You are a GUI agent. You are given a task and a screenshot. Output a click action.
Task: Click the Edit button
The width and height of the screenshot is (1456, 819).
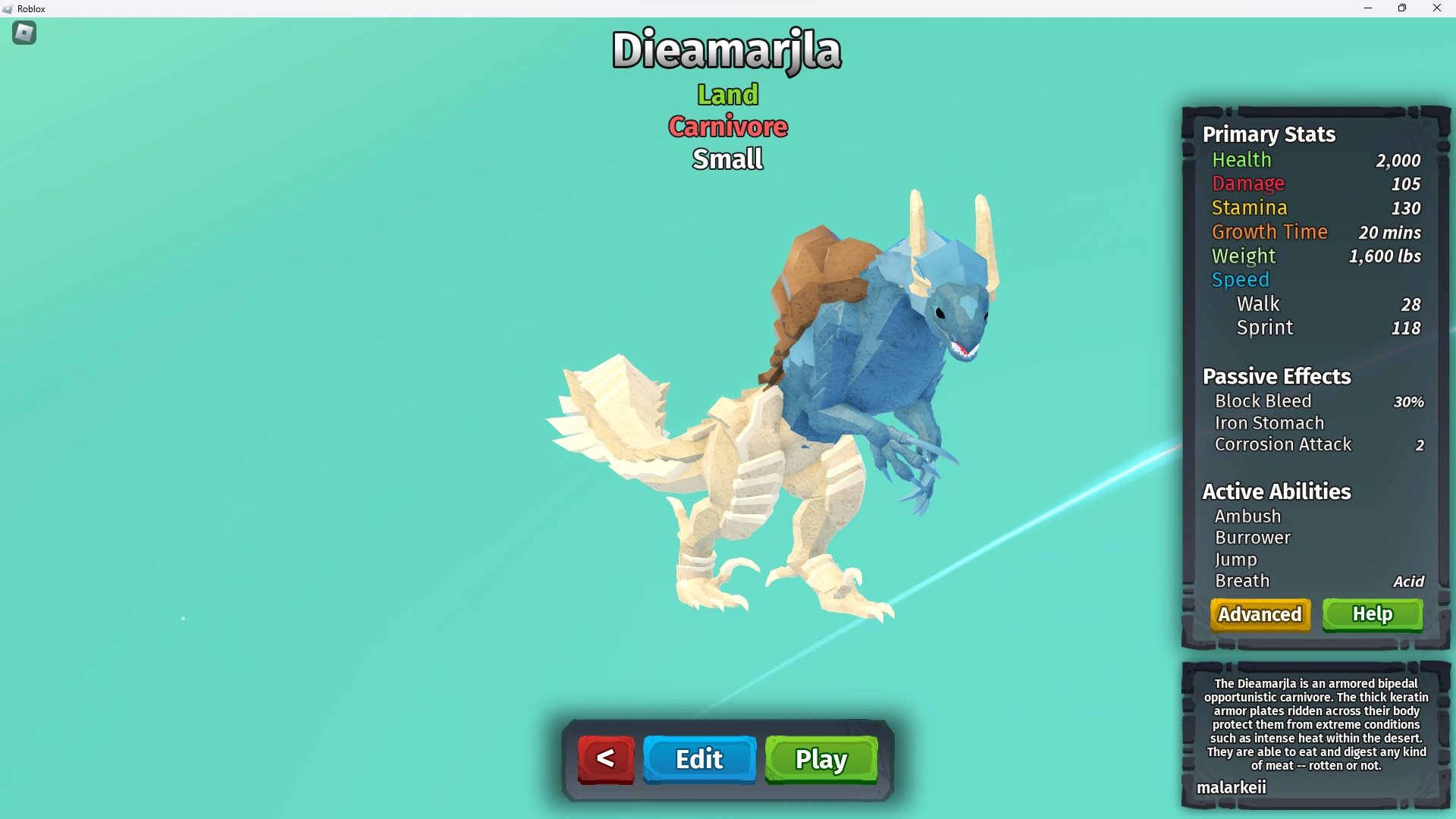[x=698, y=758]
